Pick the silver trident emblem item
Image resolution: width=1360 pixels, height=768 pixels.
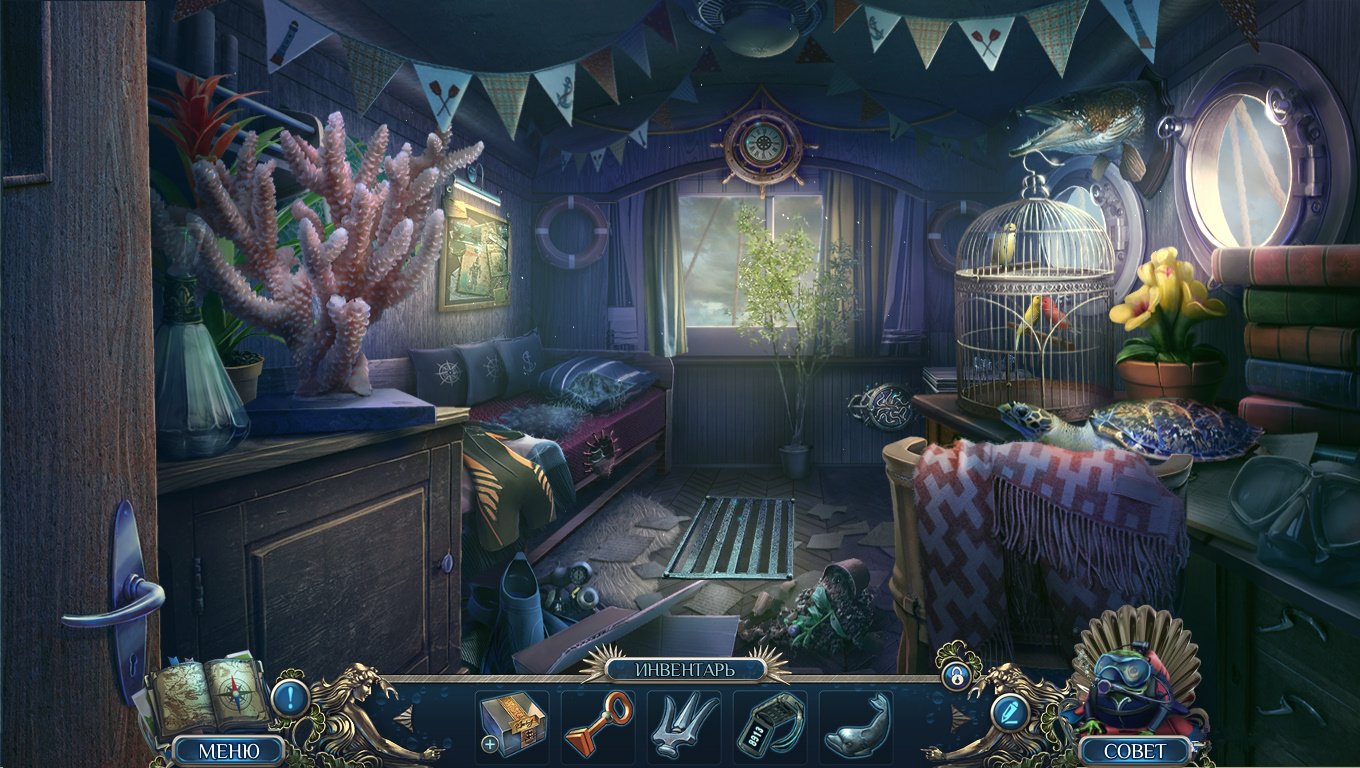pyautogui.click(x=684, y=724)
